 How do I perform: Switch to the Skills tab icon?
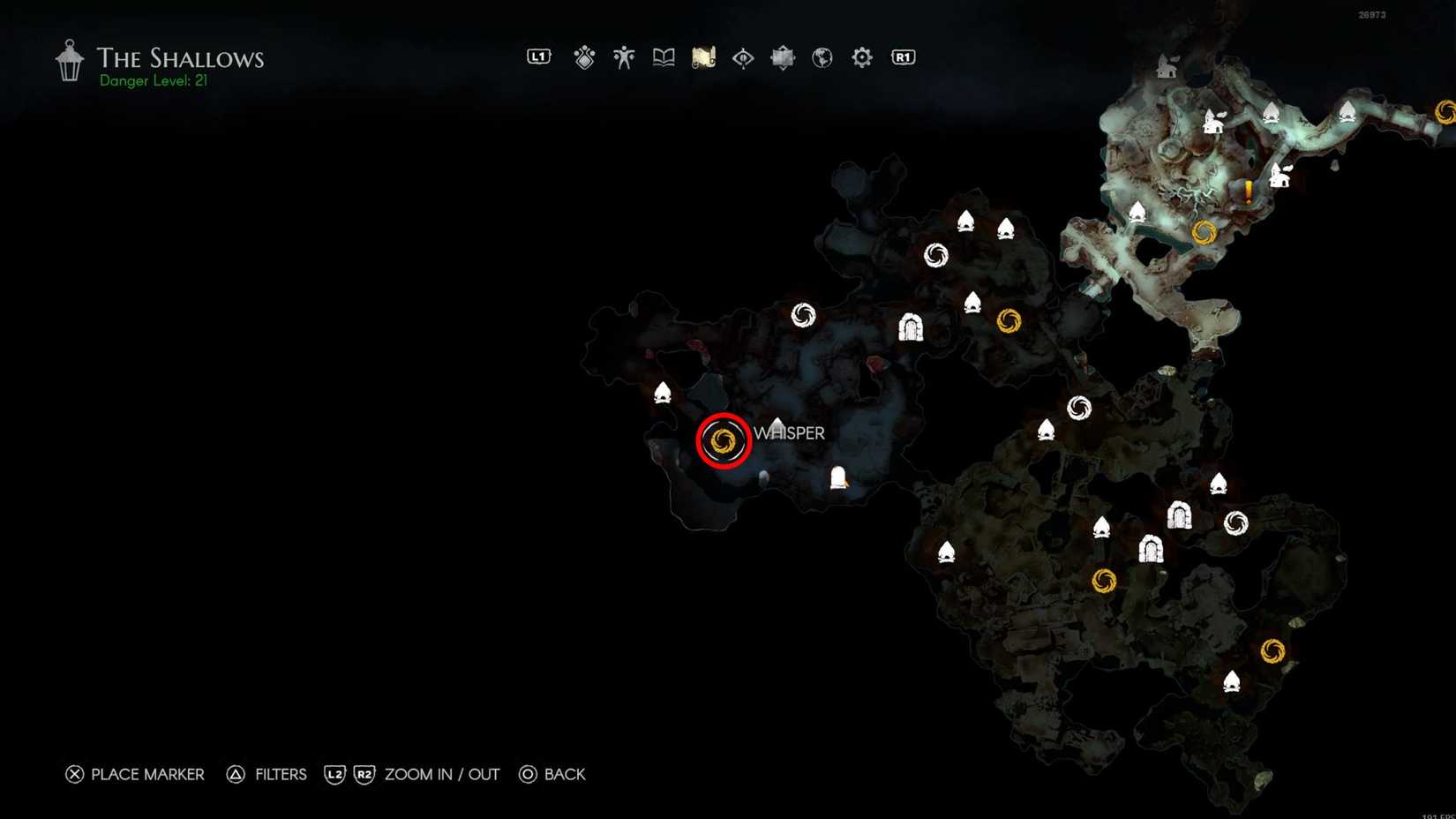pos(623,56)
